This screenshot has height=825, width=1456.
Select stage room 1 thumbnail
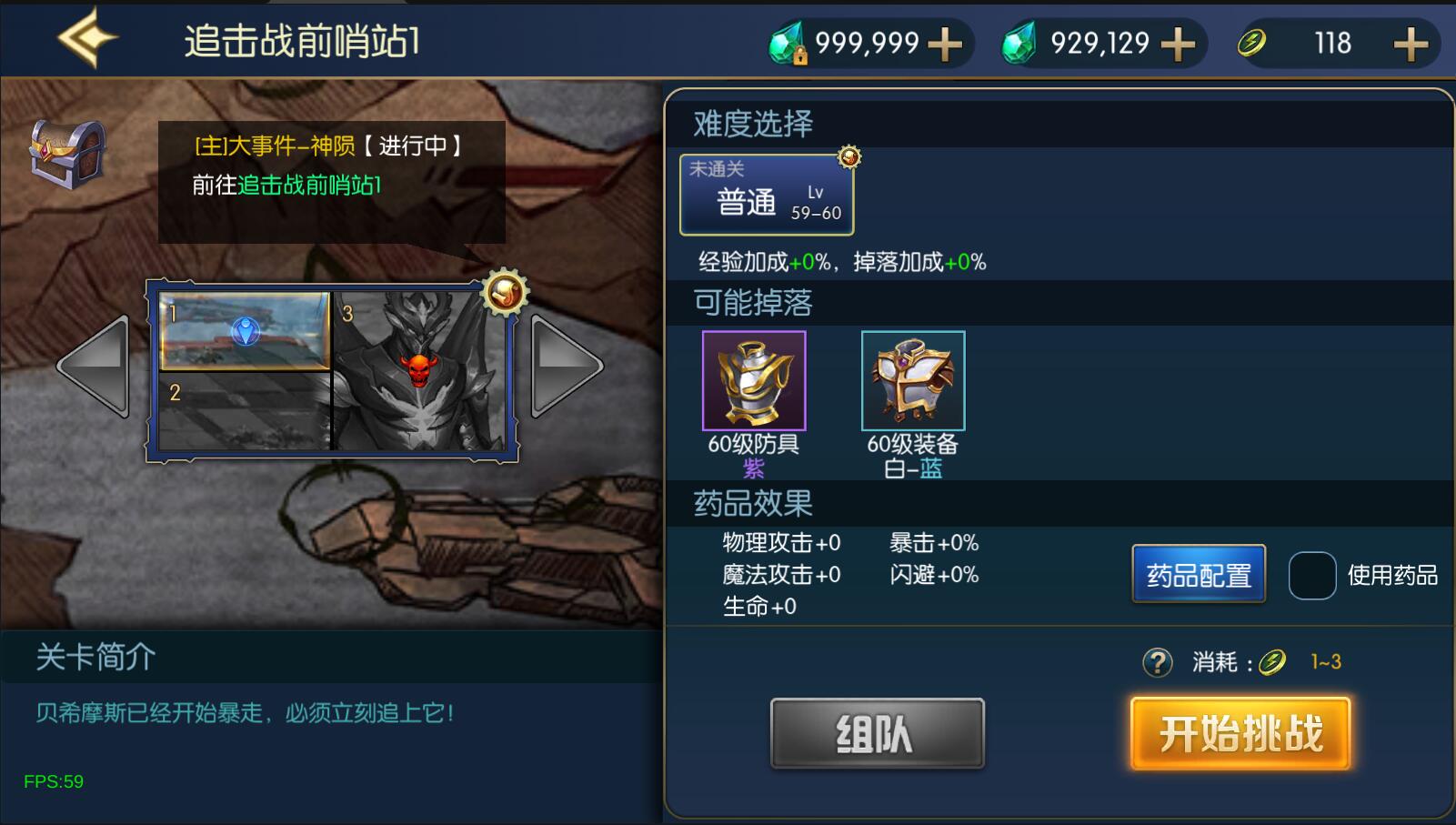[244, 330]
